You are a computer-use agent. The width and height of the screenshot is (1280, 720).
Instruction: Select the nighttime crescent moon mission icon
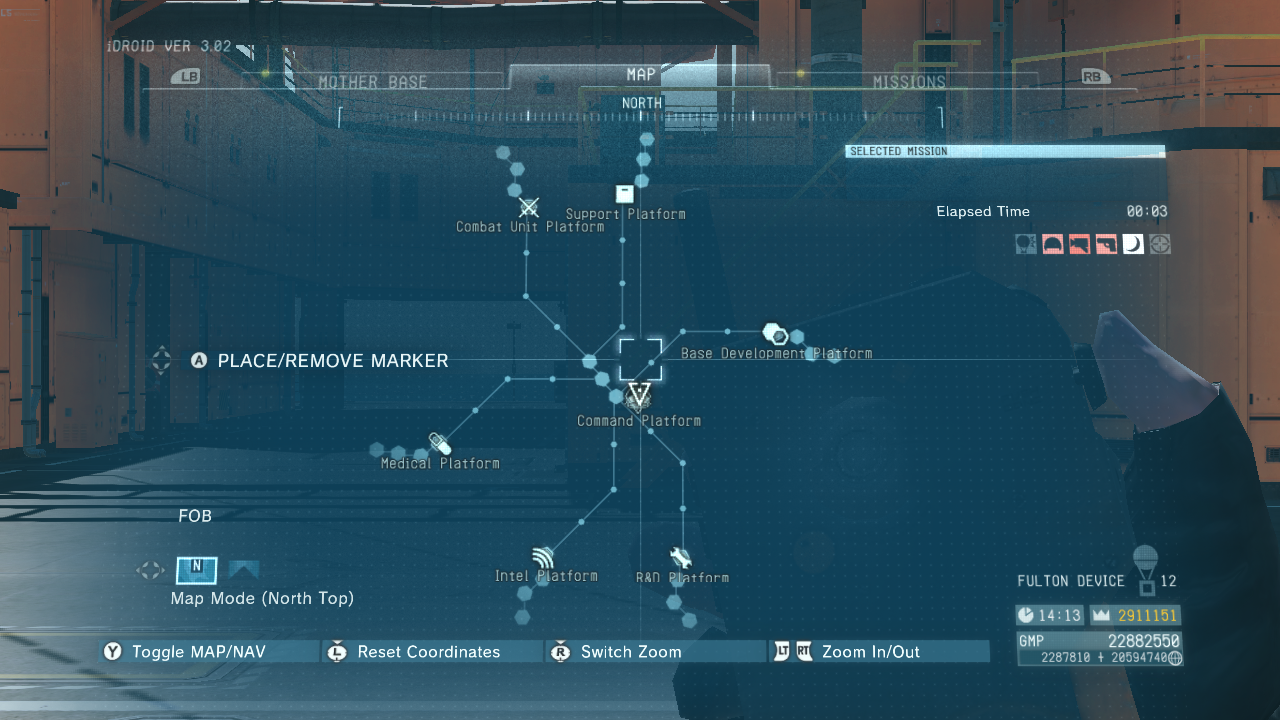(x=1133, y=243)
